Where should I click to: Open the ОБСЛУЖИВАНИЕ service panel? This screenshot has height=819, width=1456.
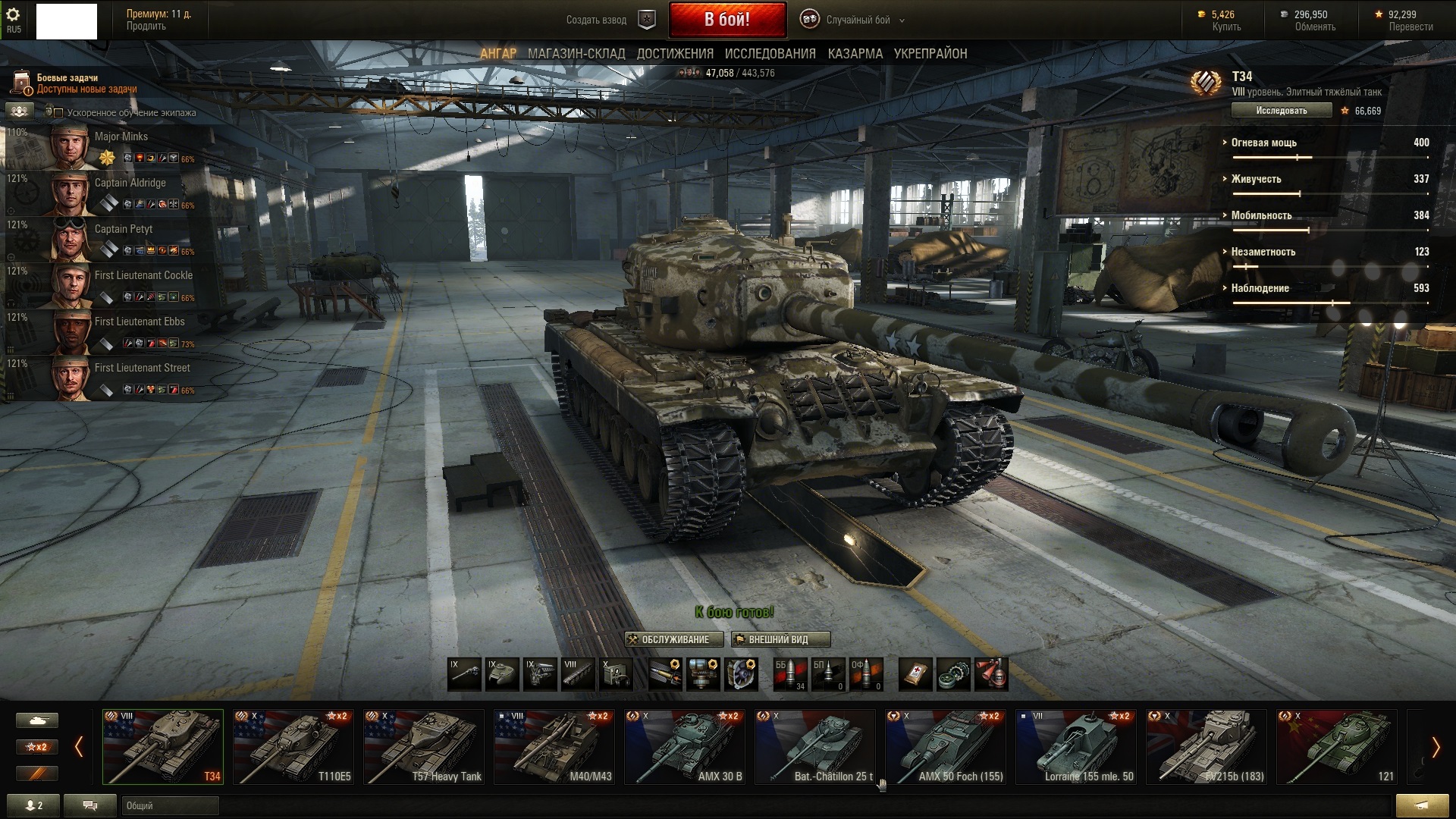pos(673,639)
